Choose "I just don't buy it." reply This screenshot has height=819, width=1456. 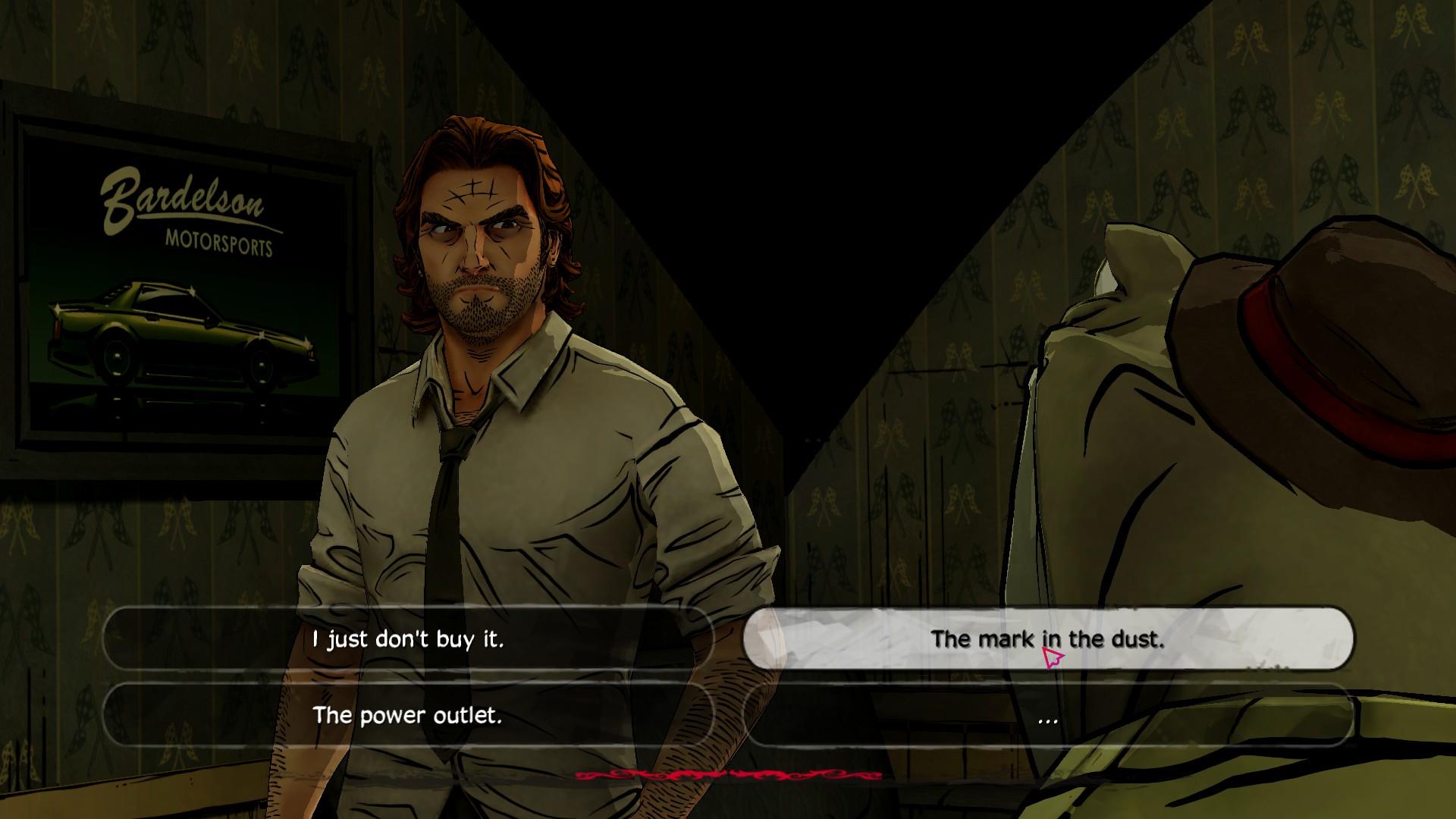click(x=408, y=639)
